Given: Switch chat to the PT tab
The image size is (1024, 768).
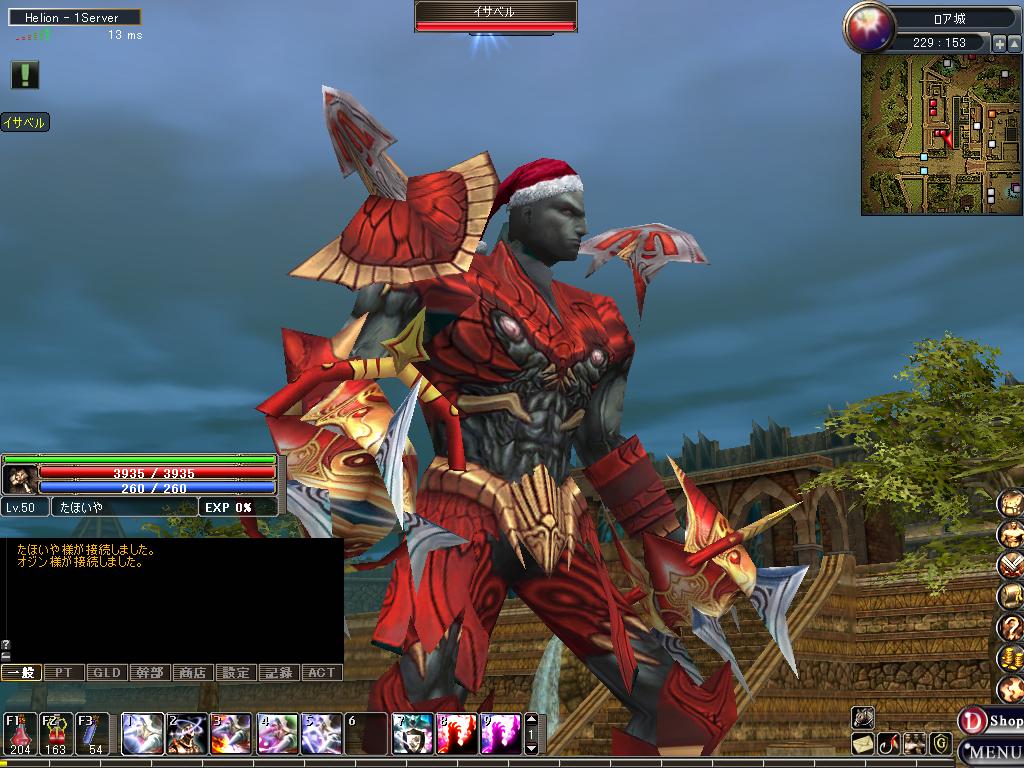Looking at the screenshot, I should pos(64,673).
